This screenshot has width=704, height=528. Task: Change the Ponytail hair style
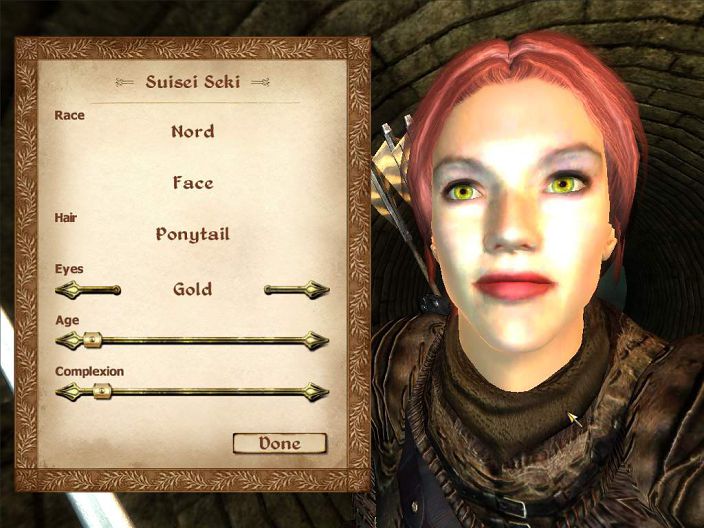pos(192,235)
